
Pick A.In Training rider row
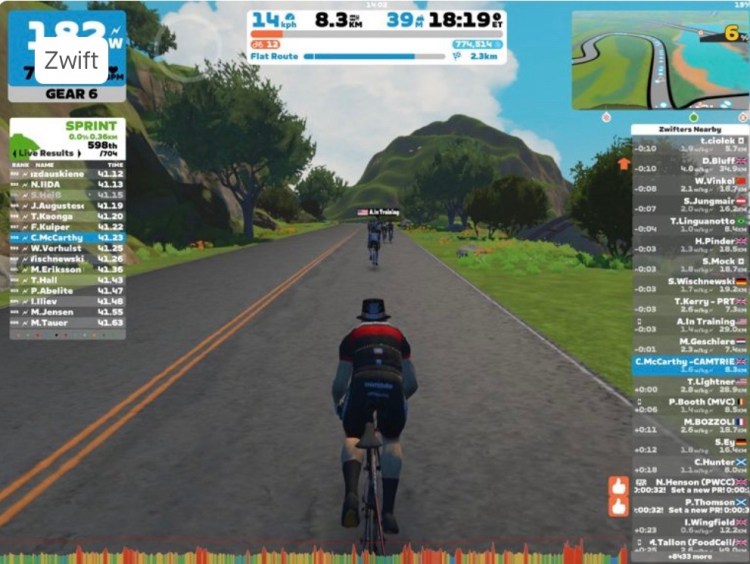coord(690,326)
